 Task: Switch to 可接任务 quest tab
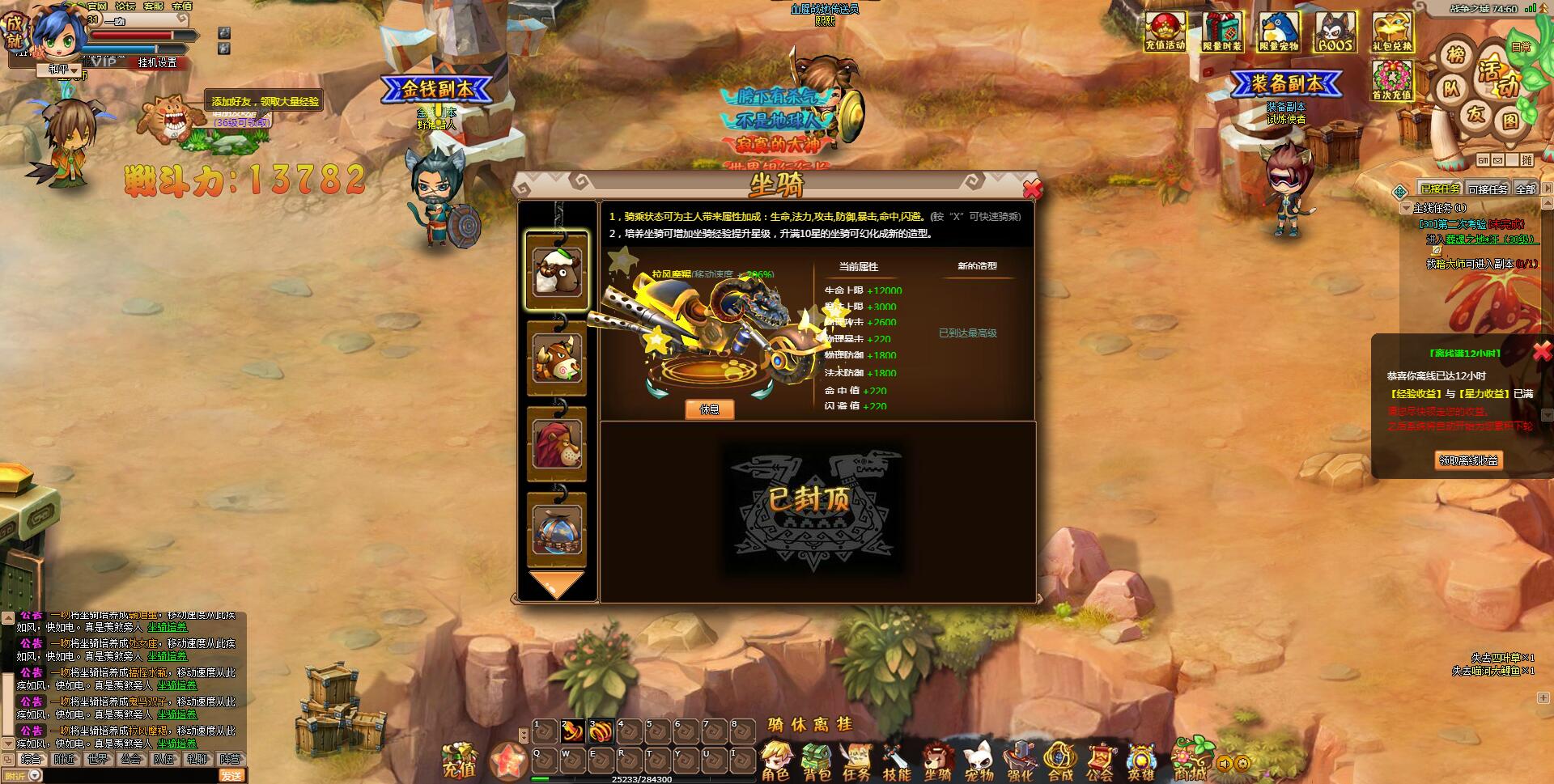[1488, 189]
